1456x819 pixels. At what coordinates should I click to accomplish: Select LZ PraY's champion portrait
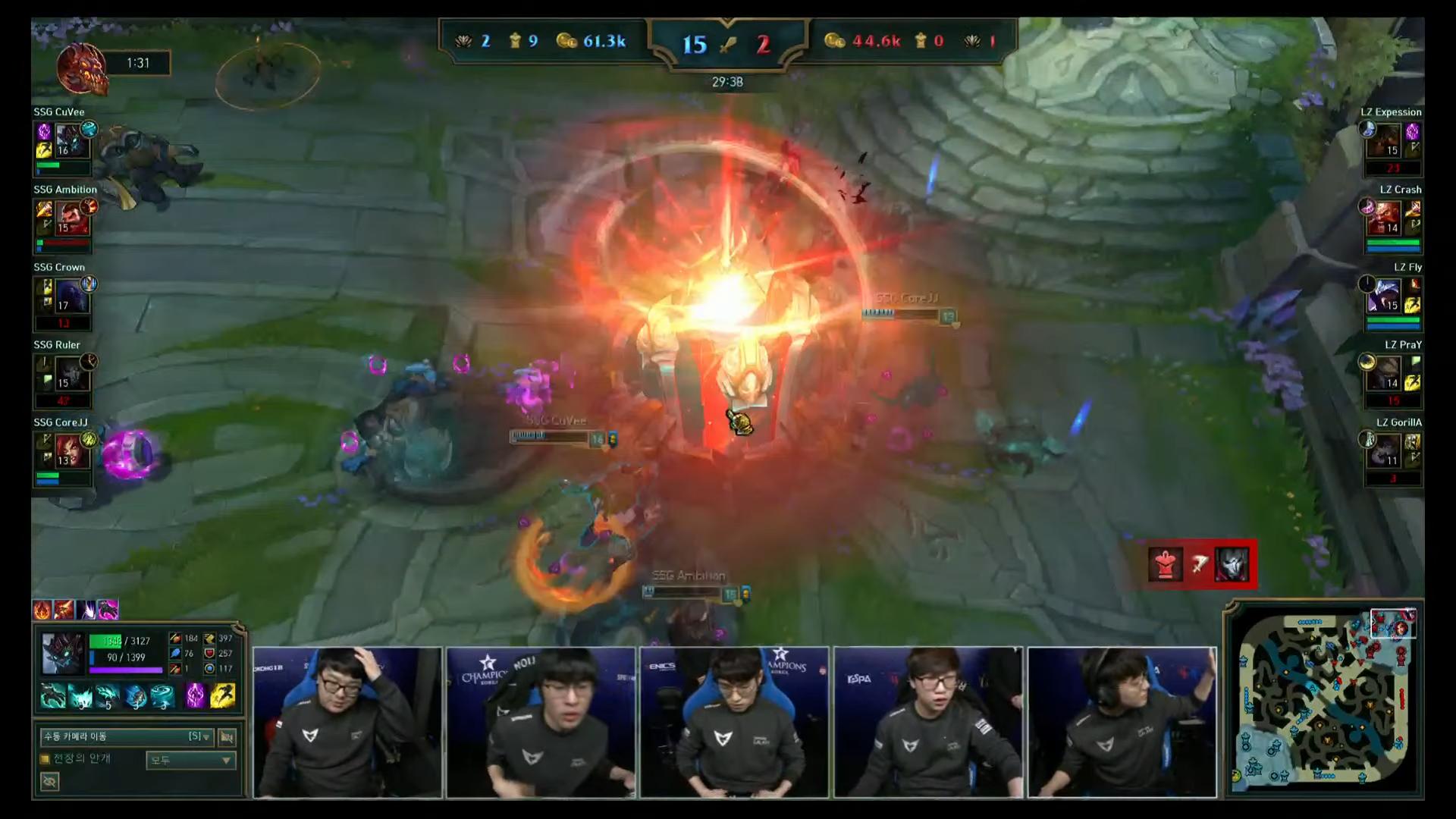[x=1385, y=374]
